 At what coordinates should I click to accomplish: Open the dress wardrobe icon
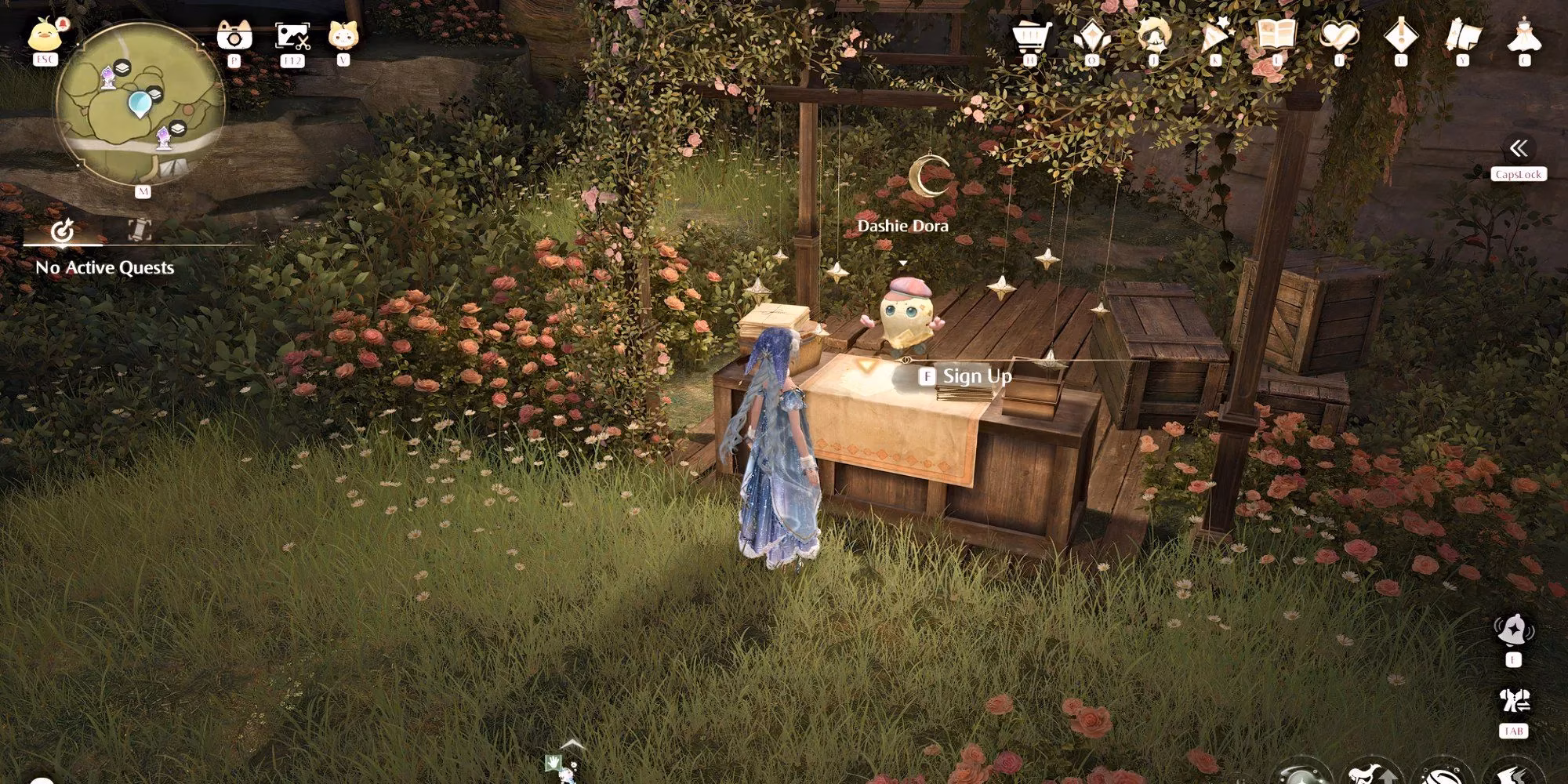pos(1524,36)
